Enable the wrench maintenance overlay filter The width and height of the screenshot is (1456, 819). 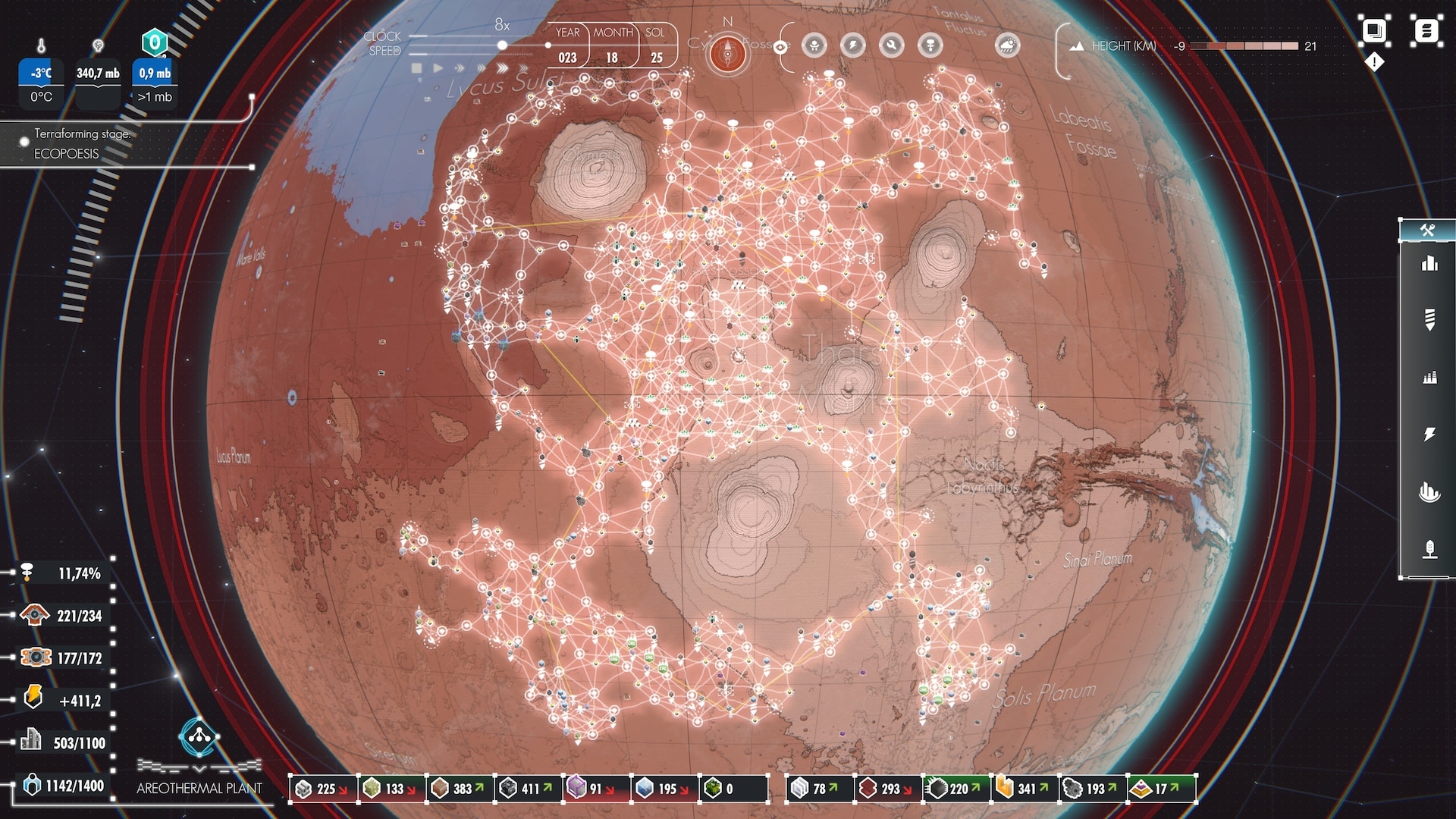[x=891, y=45]
